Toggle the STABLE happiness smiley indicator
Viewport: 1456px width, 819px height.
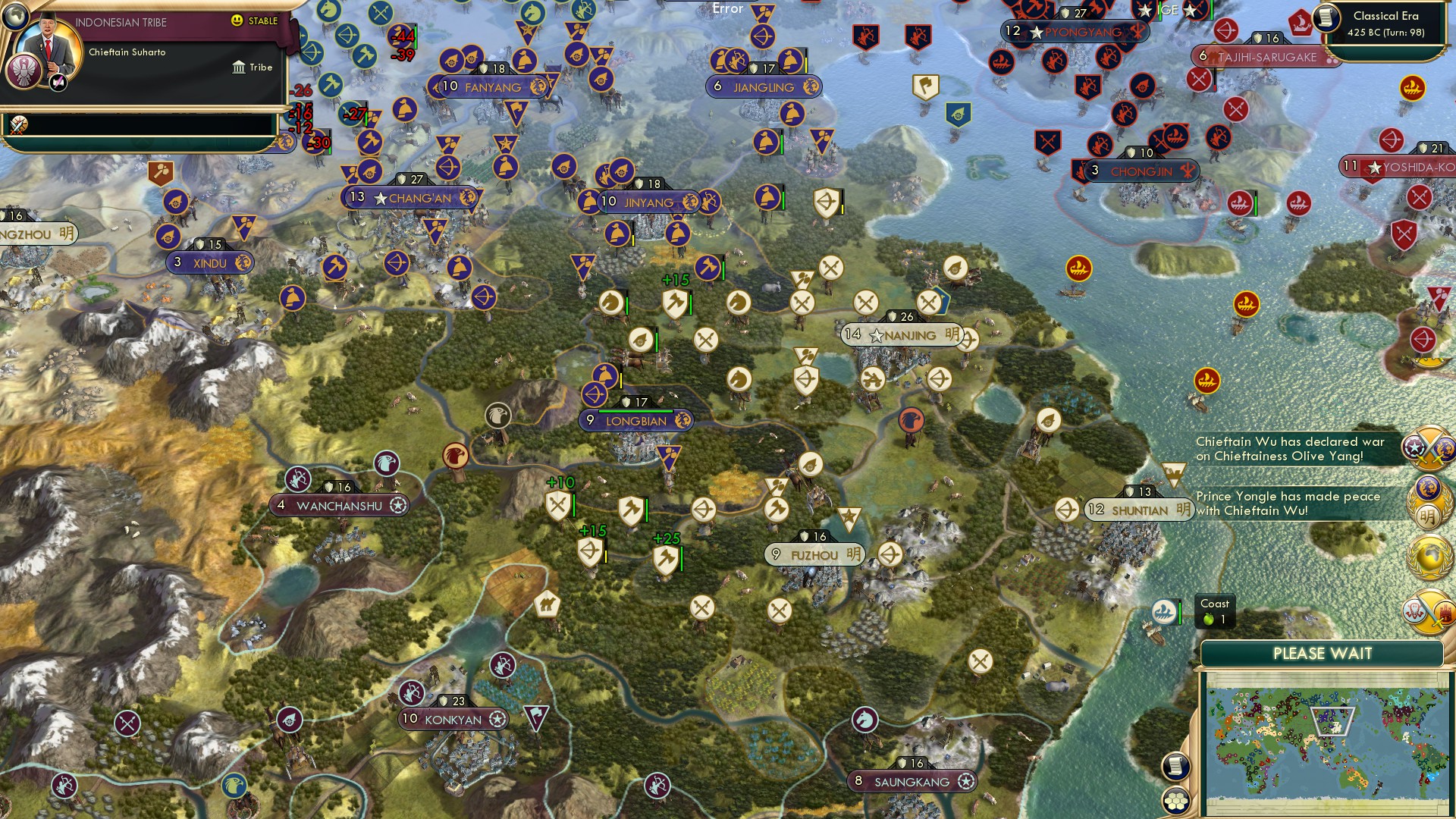coord(237,20)
